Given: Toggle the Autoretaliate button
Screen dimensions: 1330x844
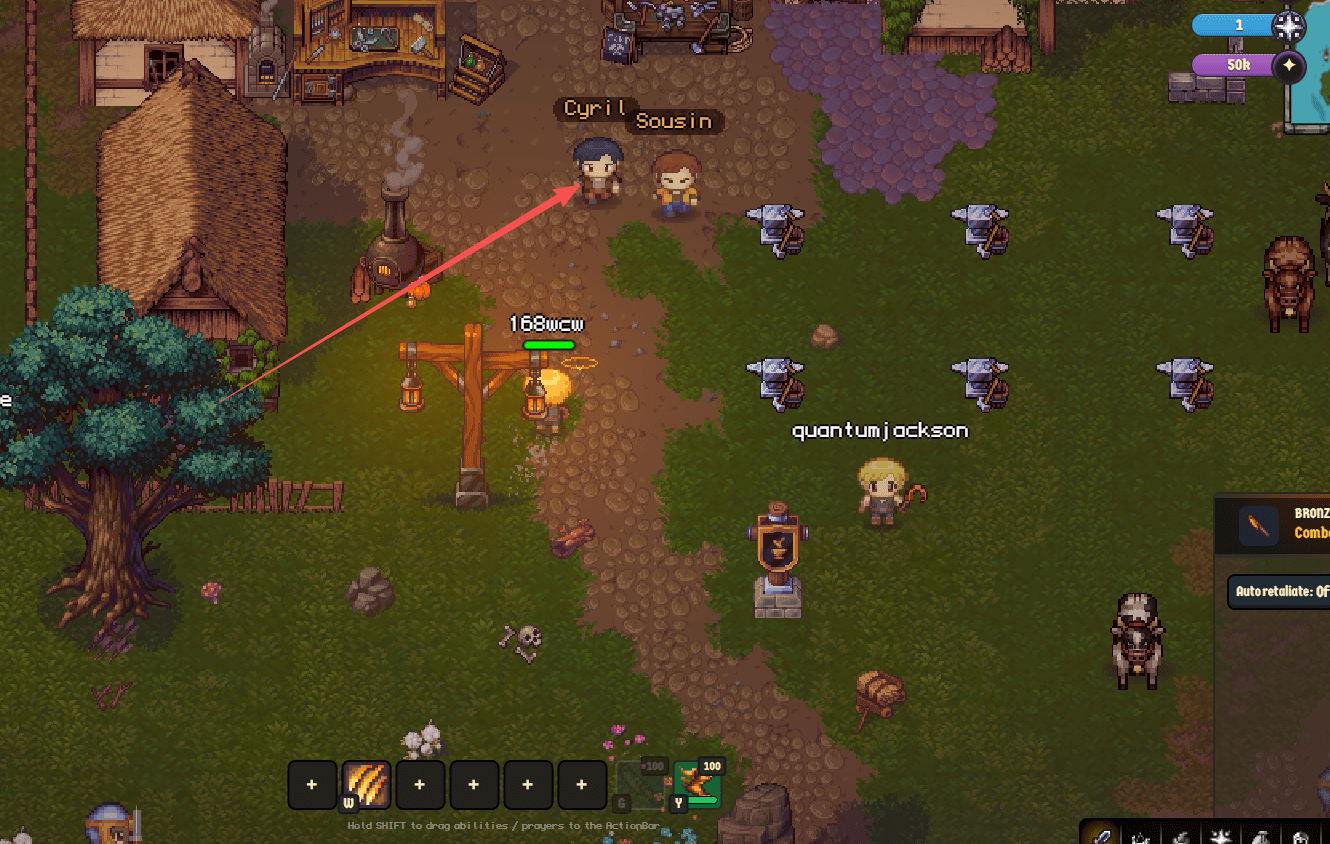Looking at the screenshot, I should click(1280, 591).
